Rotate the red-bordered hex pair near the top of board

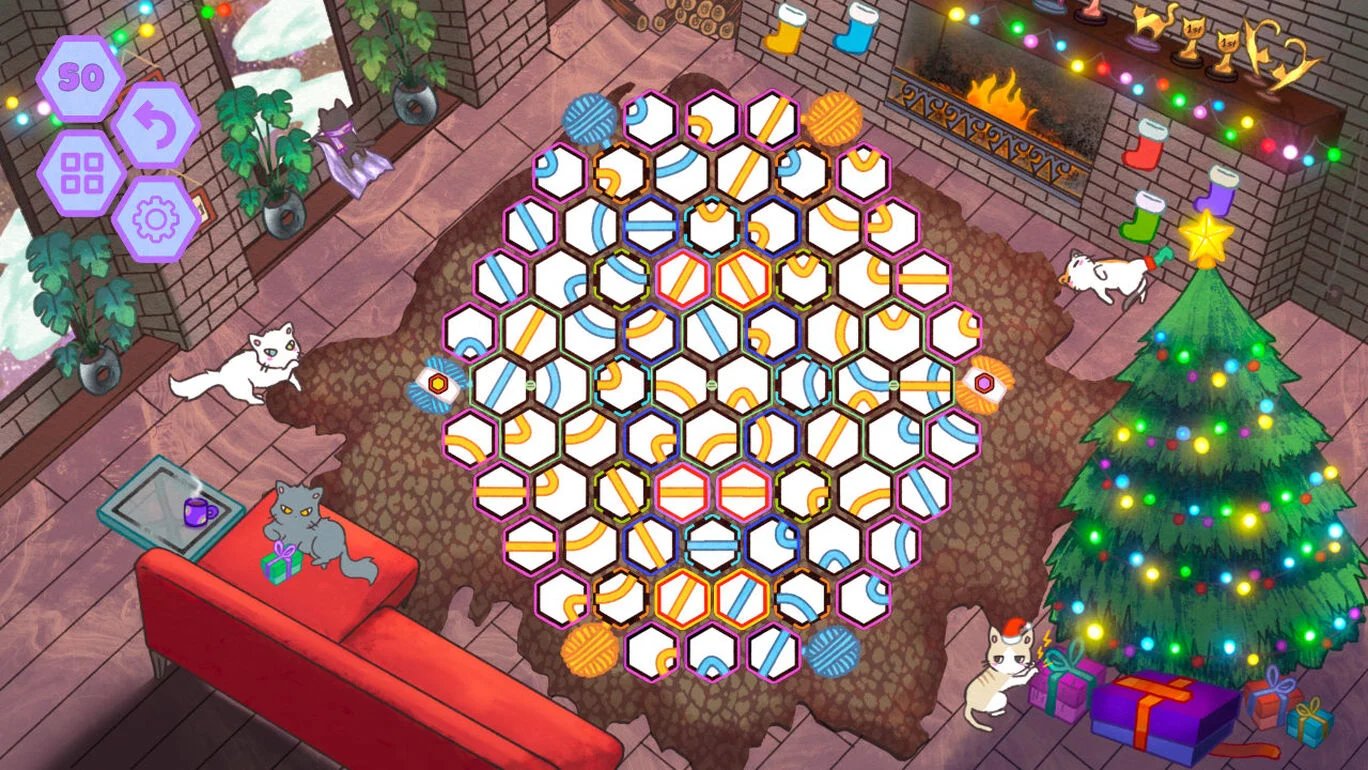[x=682, y=277]
